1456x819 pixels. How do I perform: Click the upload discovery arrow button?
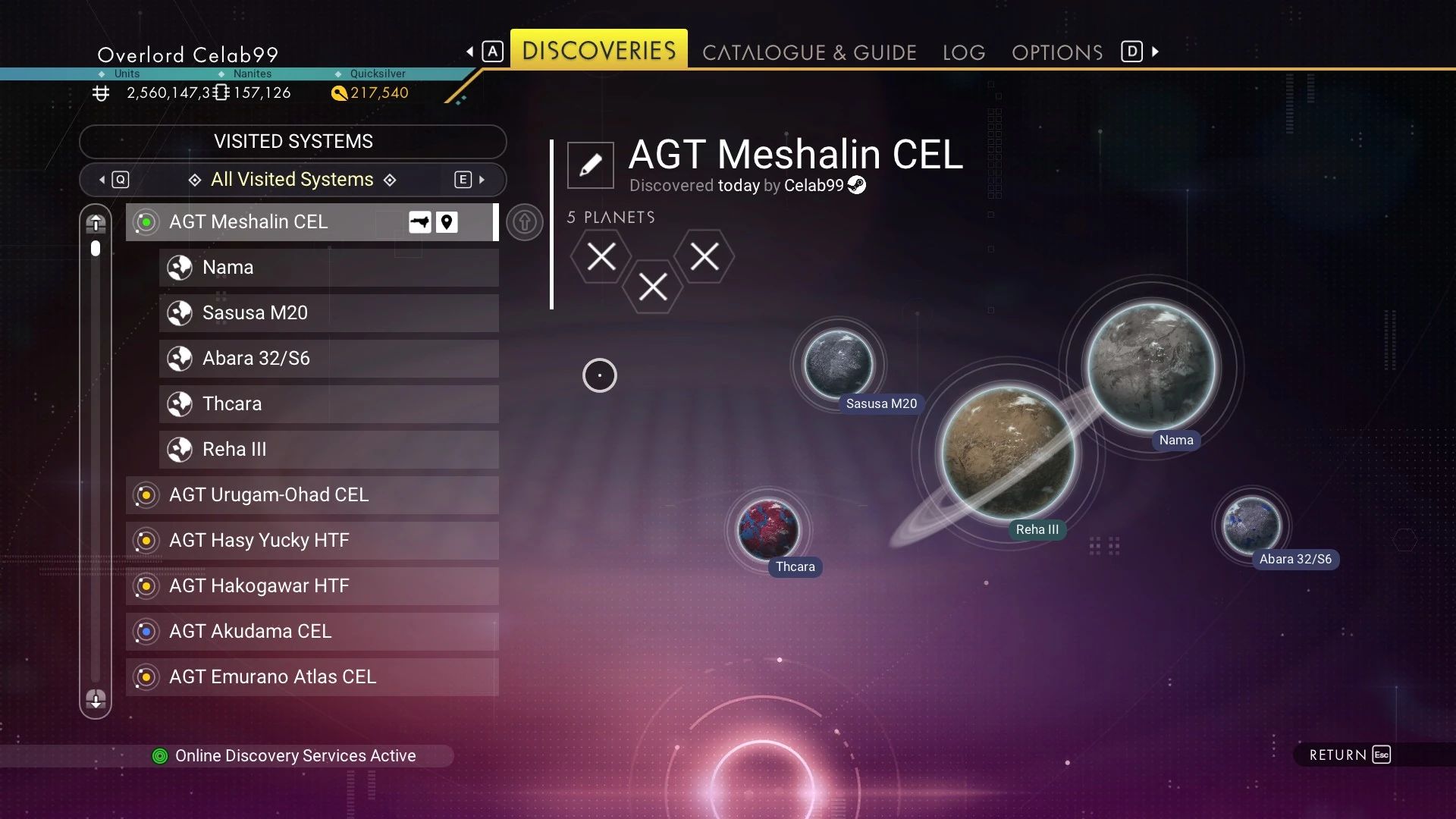click(524, 222)
